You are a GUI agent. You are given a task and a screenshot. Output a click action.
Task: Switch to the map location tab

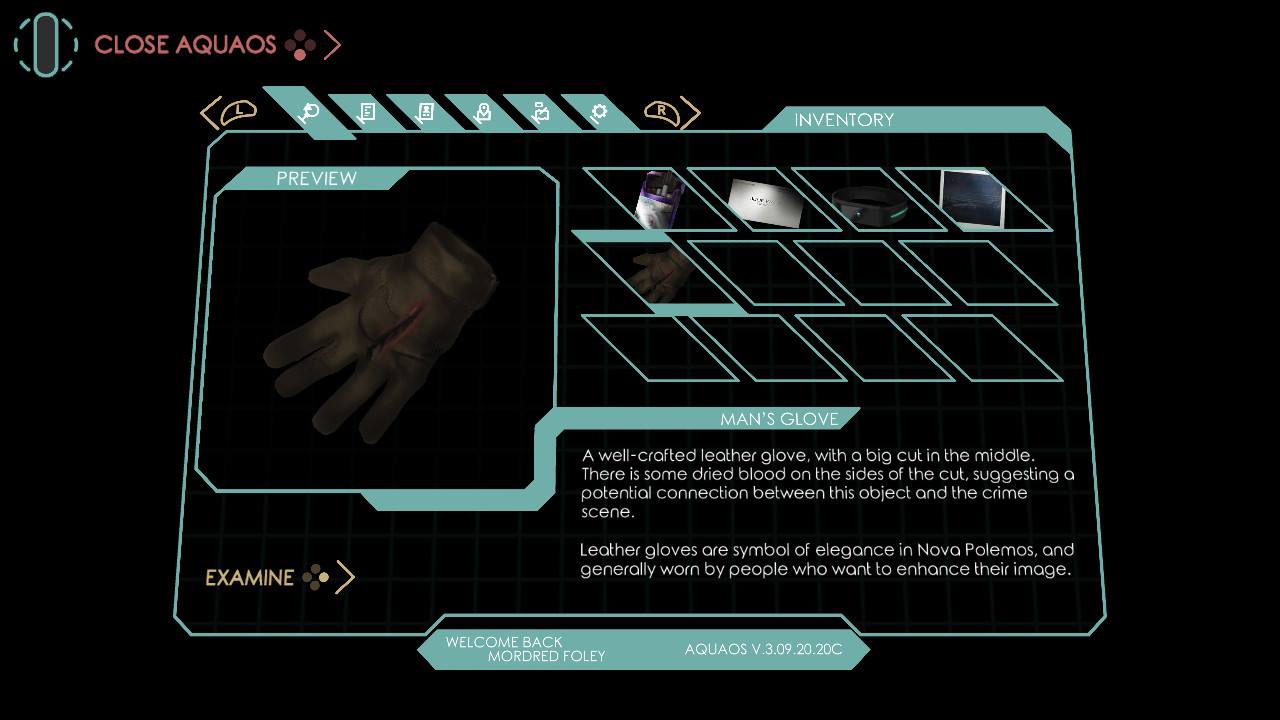click(483, 112)
